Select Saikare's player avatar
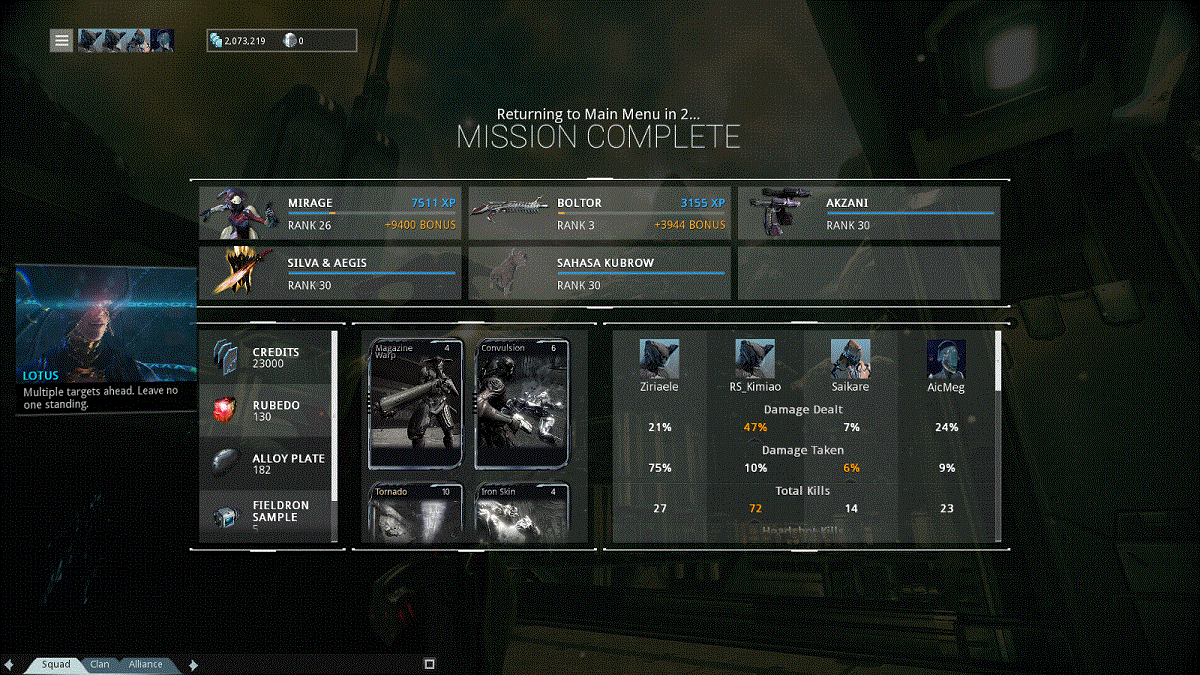 [x=850, y=358]
